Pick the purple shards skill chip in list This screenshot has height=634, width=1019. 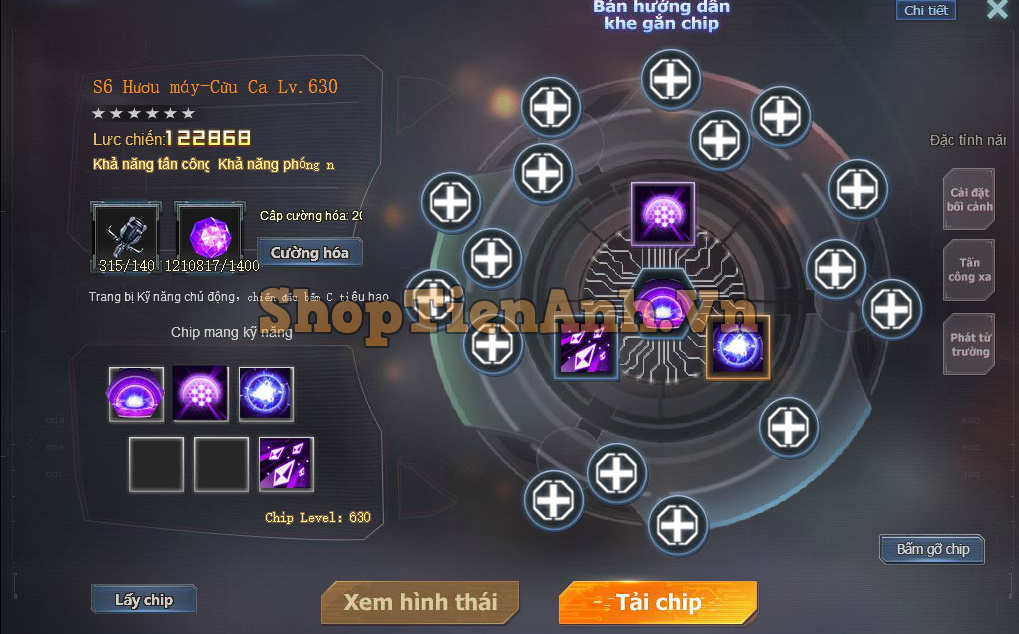pos(286,464)
